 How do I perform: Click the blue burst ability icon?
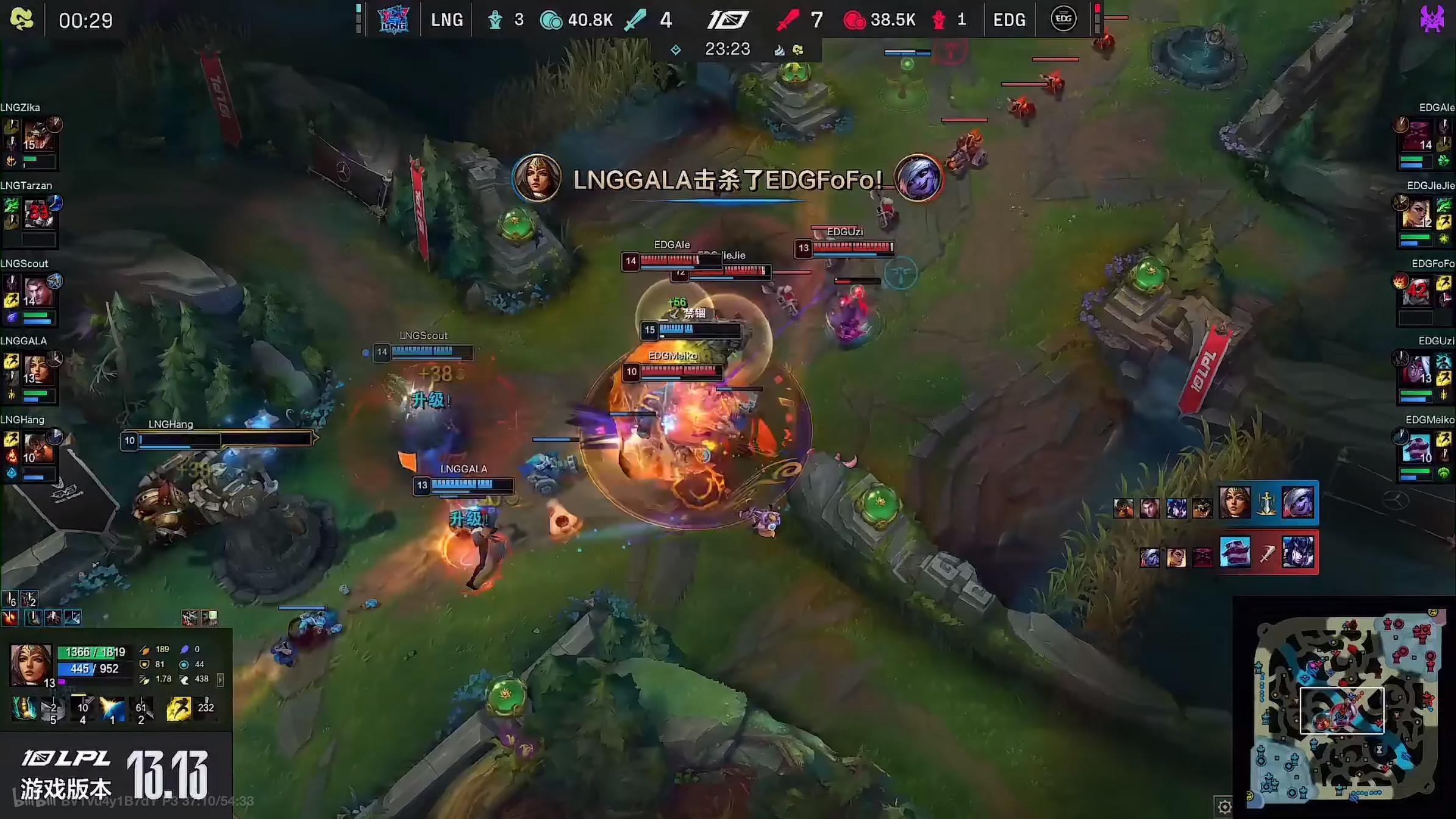(112, 709)
